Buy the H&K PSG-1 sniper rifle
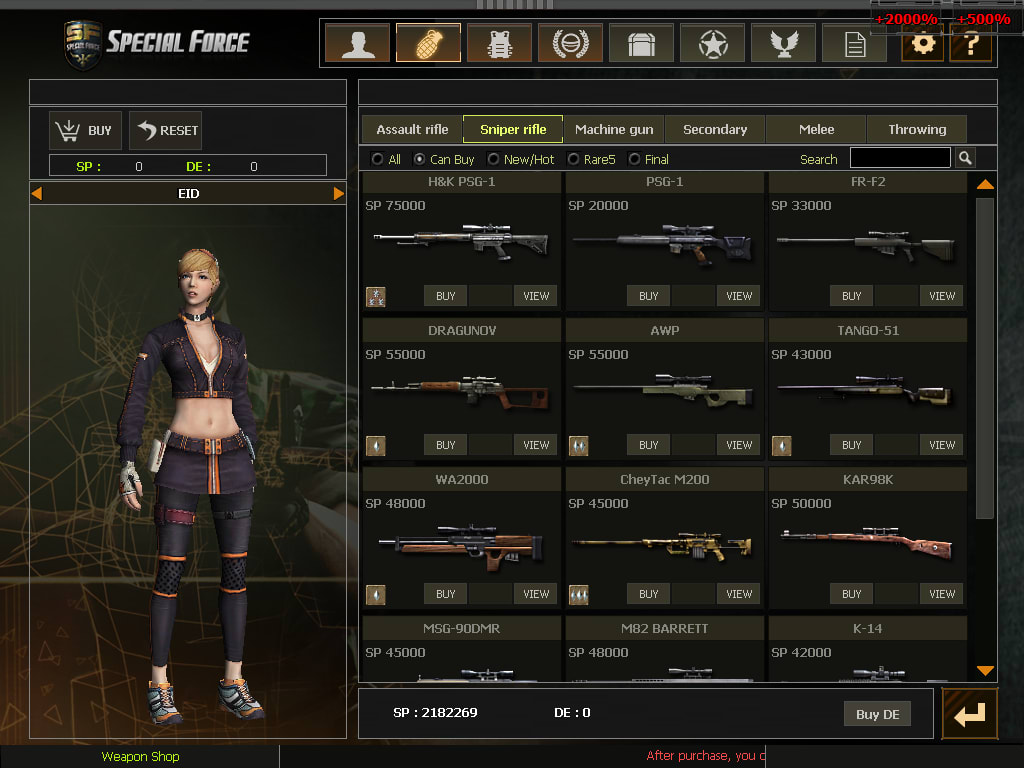This screenshot has width=1024, height=768. click(446, 296)
